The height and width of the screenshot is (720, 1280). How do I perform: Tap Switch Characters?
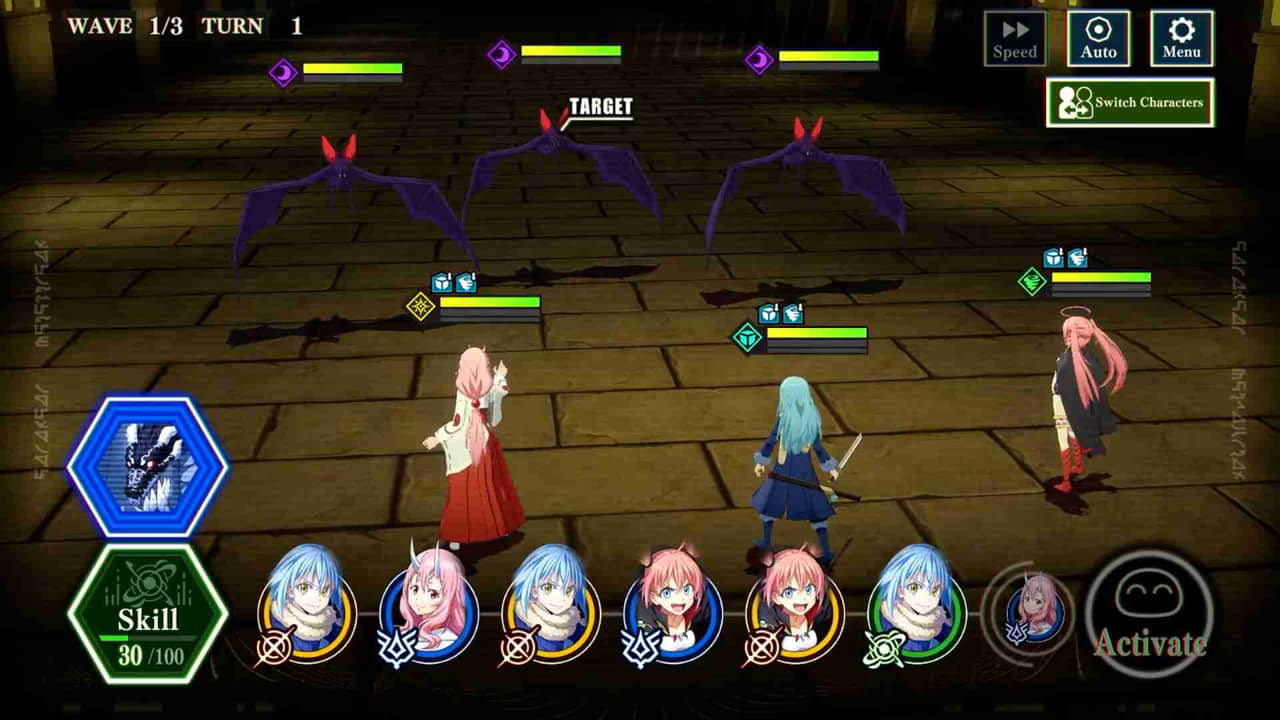click(1130, 101)
